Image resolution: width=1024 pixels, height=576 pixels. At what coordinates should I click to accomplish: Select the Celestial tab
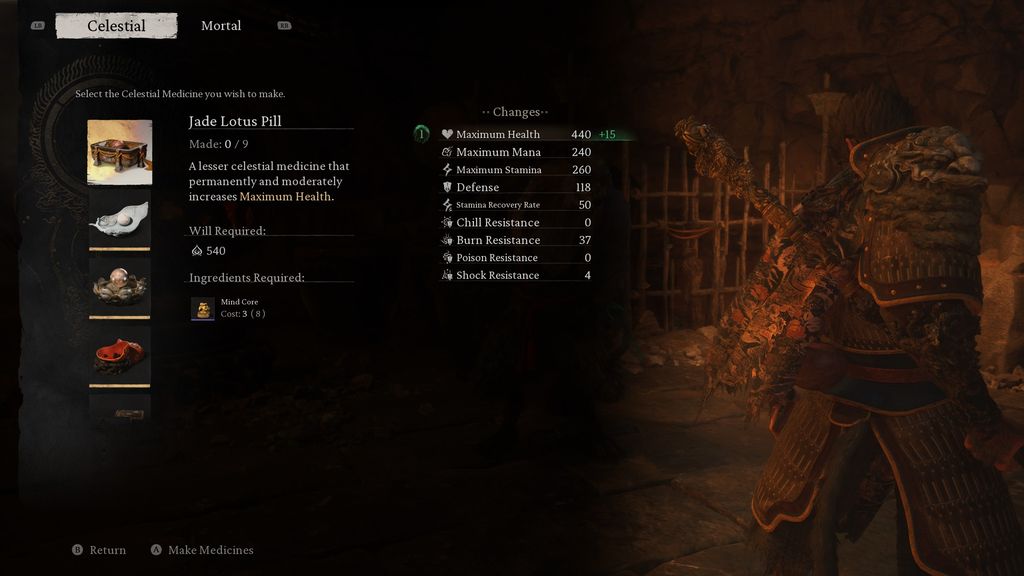(x=116, y=26)
